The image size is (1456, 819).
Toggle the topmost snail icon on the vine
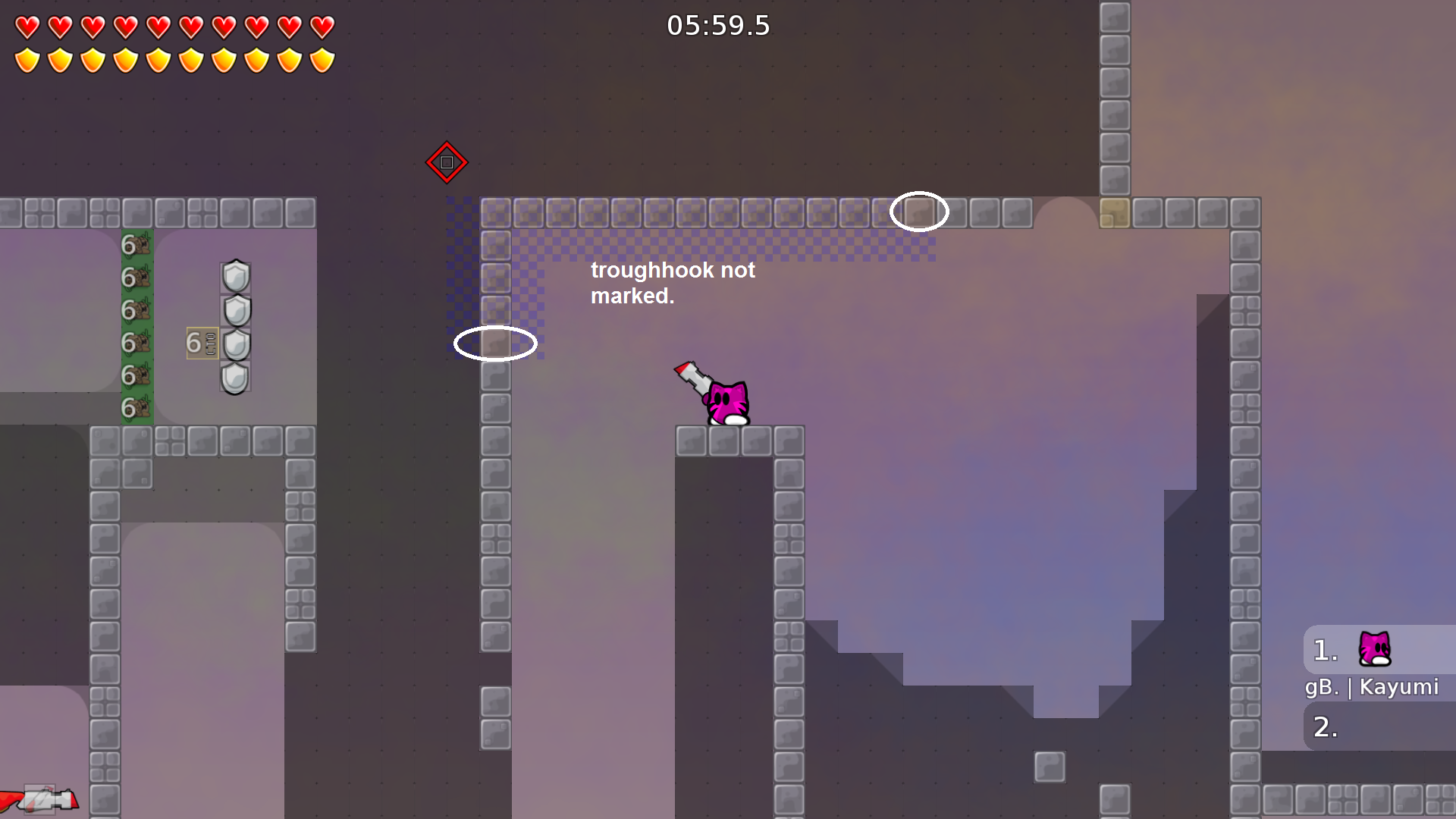point(138,244)
